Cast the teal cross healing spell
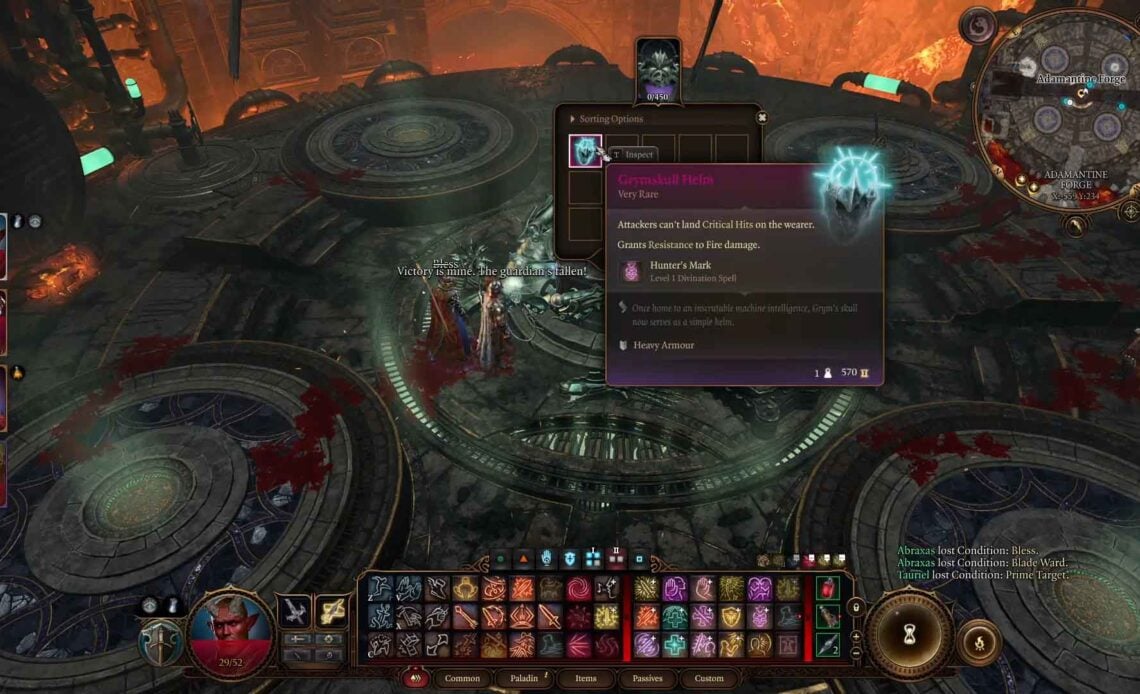Image resolution: width=1140 pixels, height=694 pixels. 675,646
